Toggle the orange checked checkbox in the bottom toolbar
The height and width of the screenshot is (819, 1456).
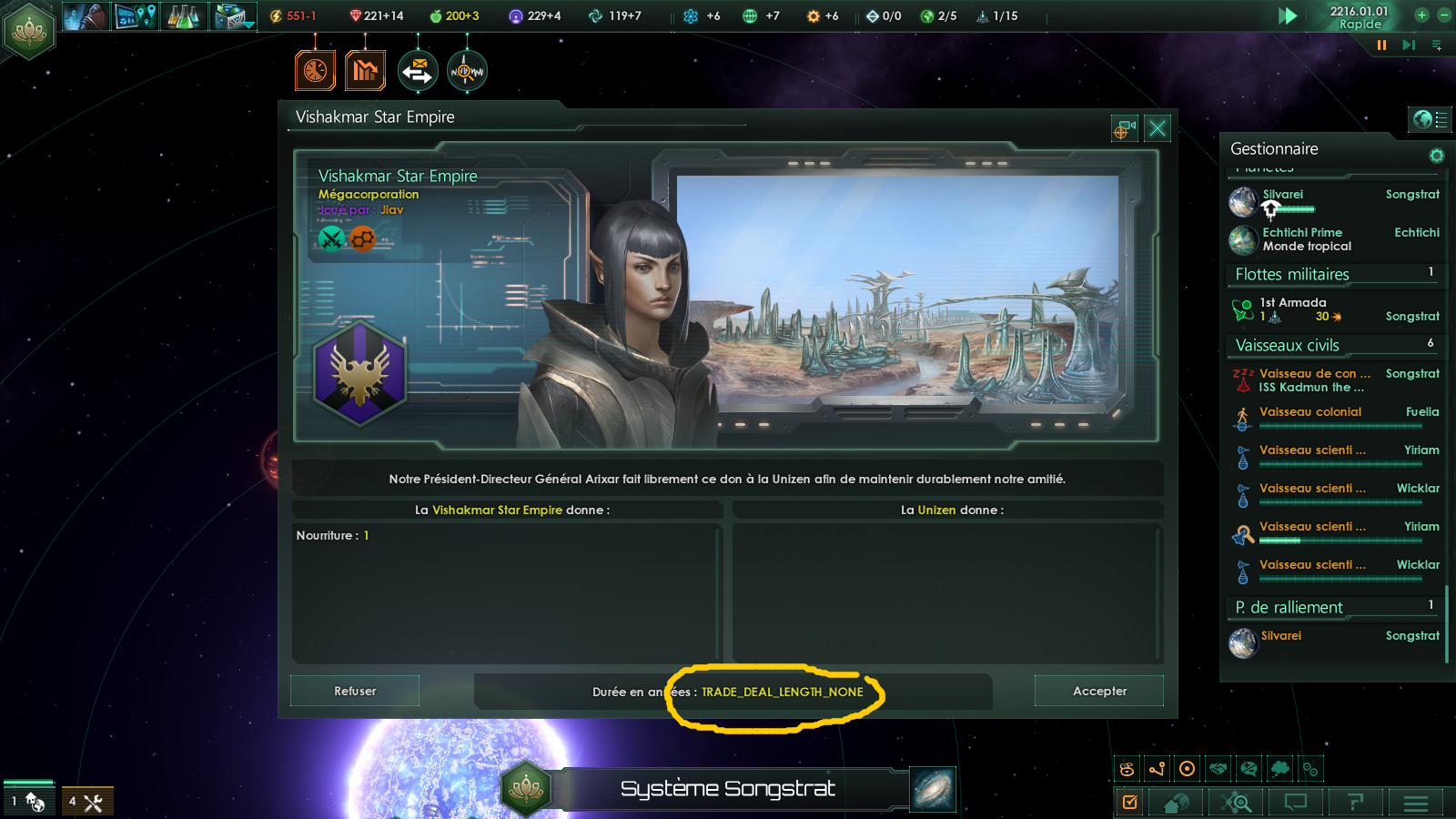click(x=1131, y=803)
